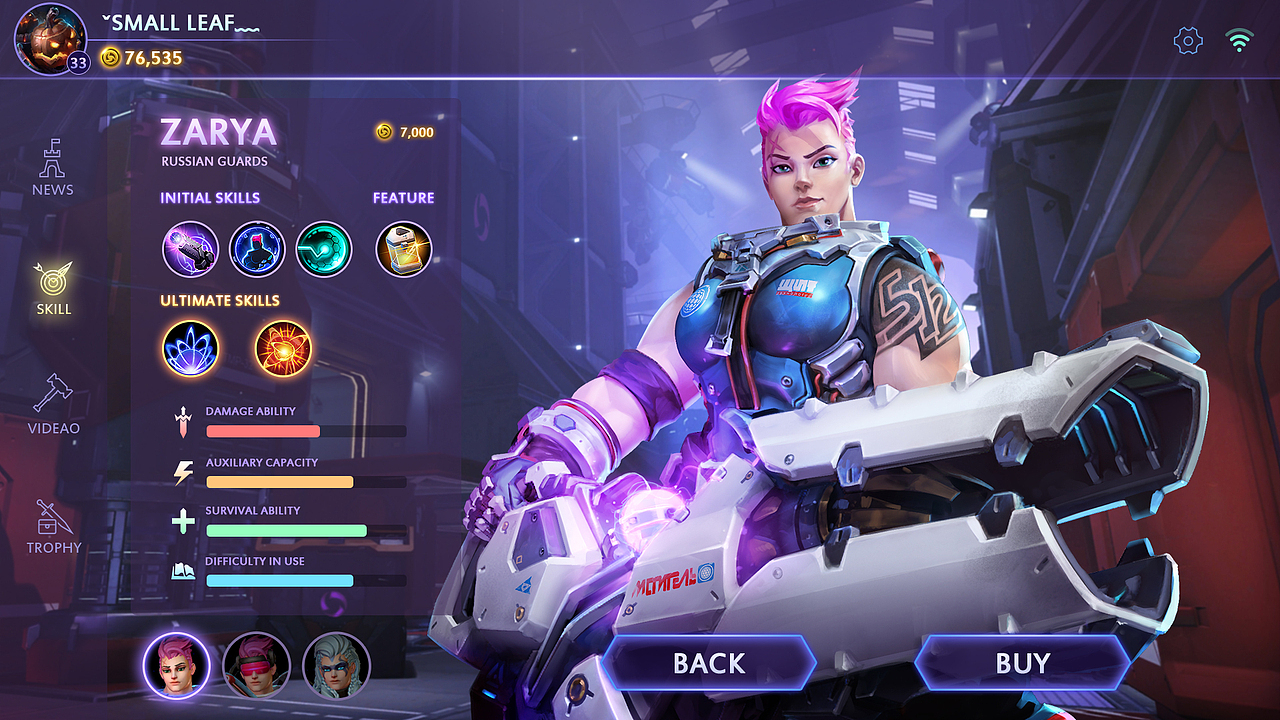Open the settings gear in the top right
This screenshot has width=1280, height=720.
[1186, 40]
